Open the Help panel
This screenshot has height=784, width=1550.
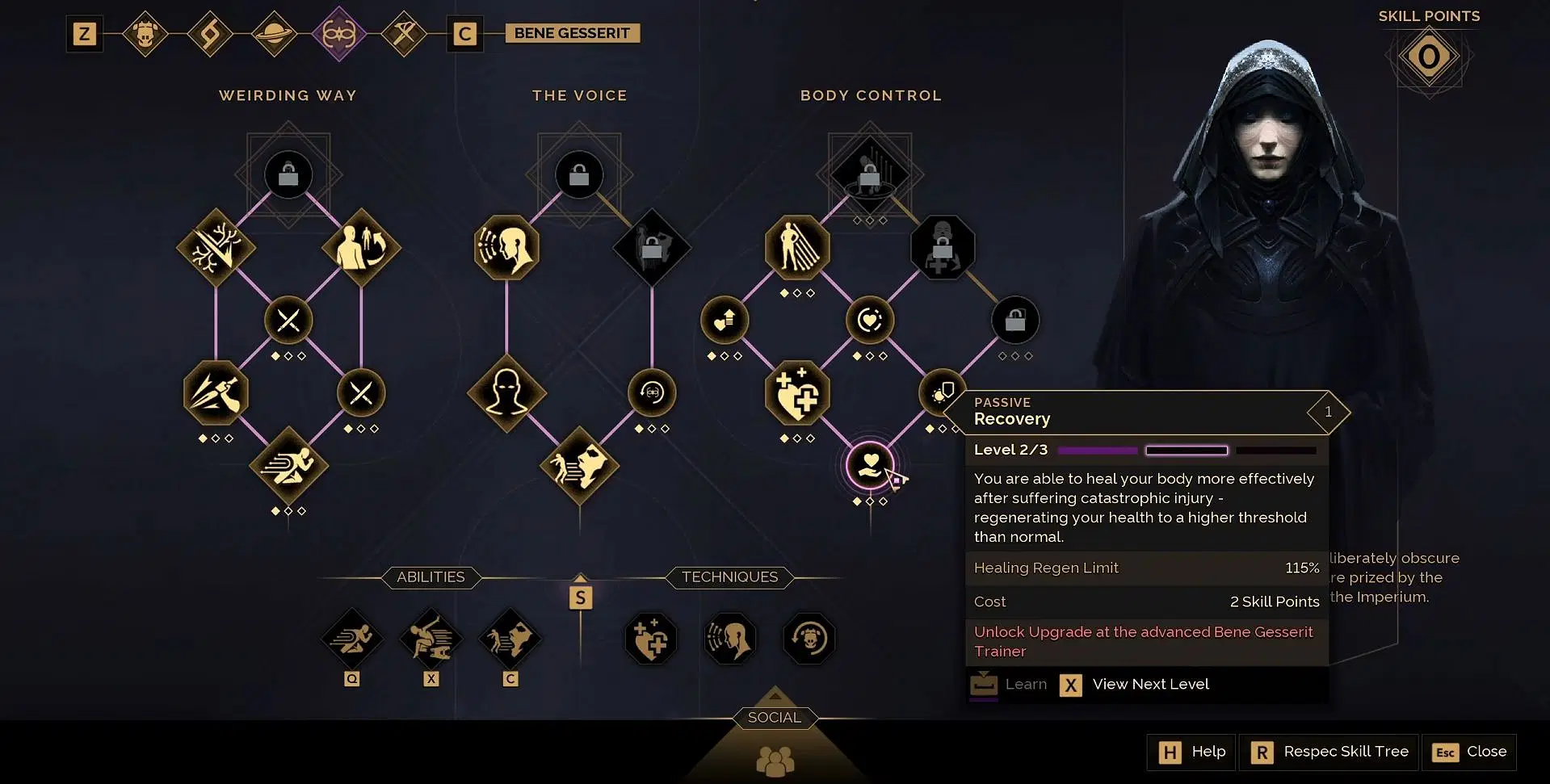point(1192,752)
